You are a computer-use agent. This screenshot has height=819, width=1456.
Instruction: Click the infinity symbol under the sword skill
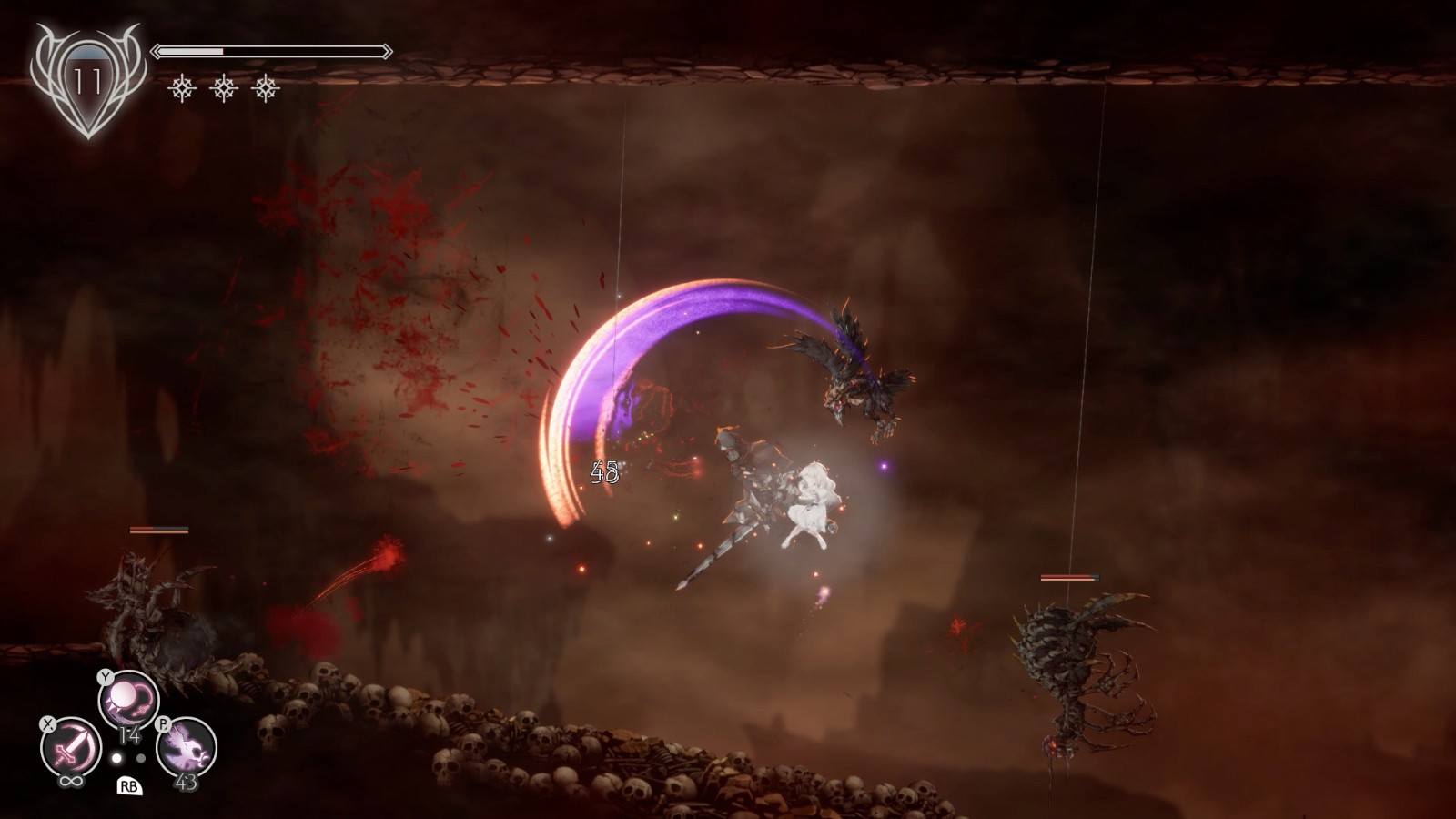pos(71,782)
